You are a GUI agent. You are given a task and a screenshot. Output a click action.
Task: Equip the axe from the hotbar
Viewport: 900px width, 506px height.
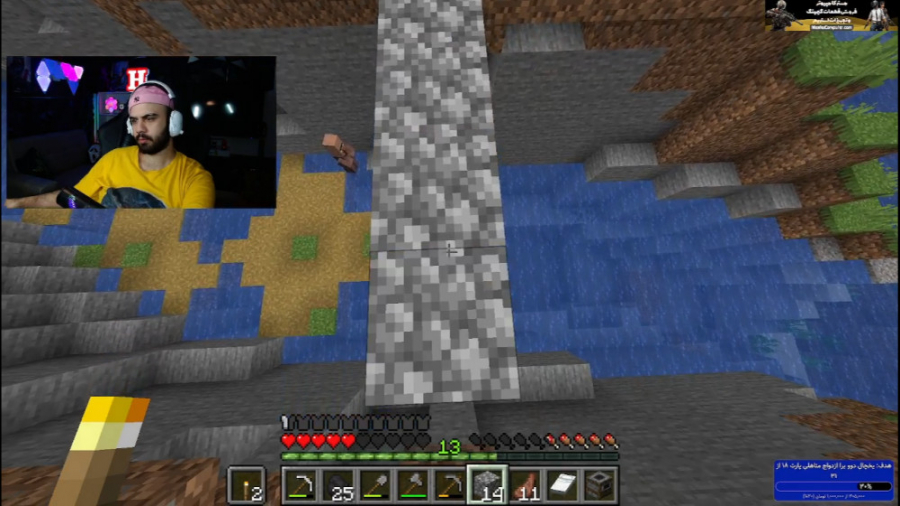[x=413, y=485]
